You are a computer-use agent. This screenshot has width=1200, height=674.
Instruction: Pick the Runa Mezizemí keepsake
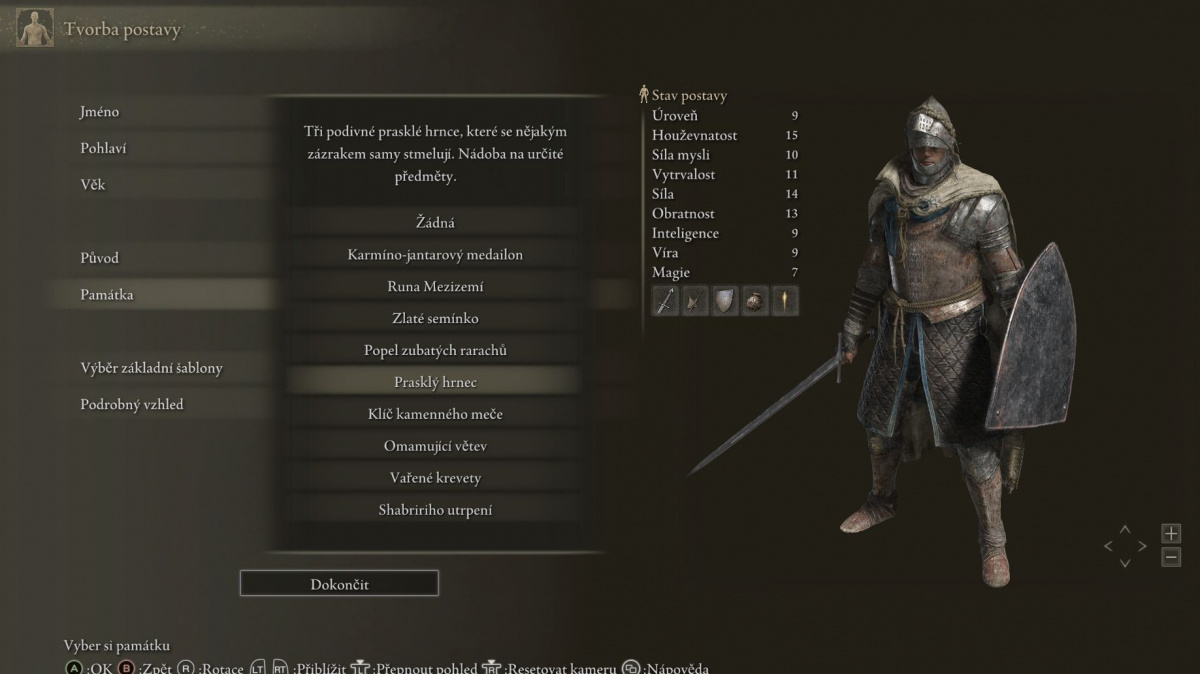click(x=435, y=286)
